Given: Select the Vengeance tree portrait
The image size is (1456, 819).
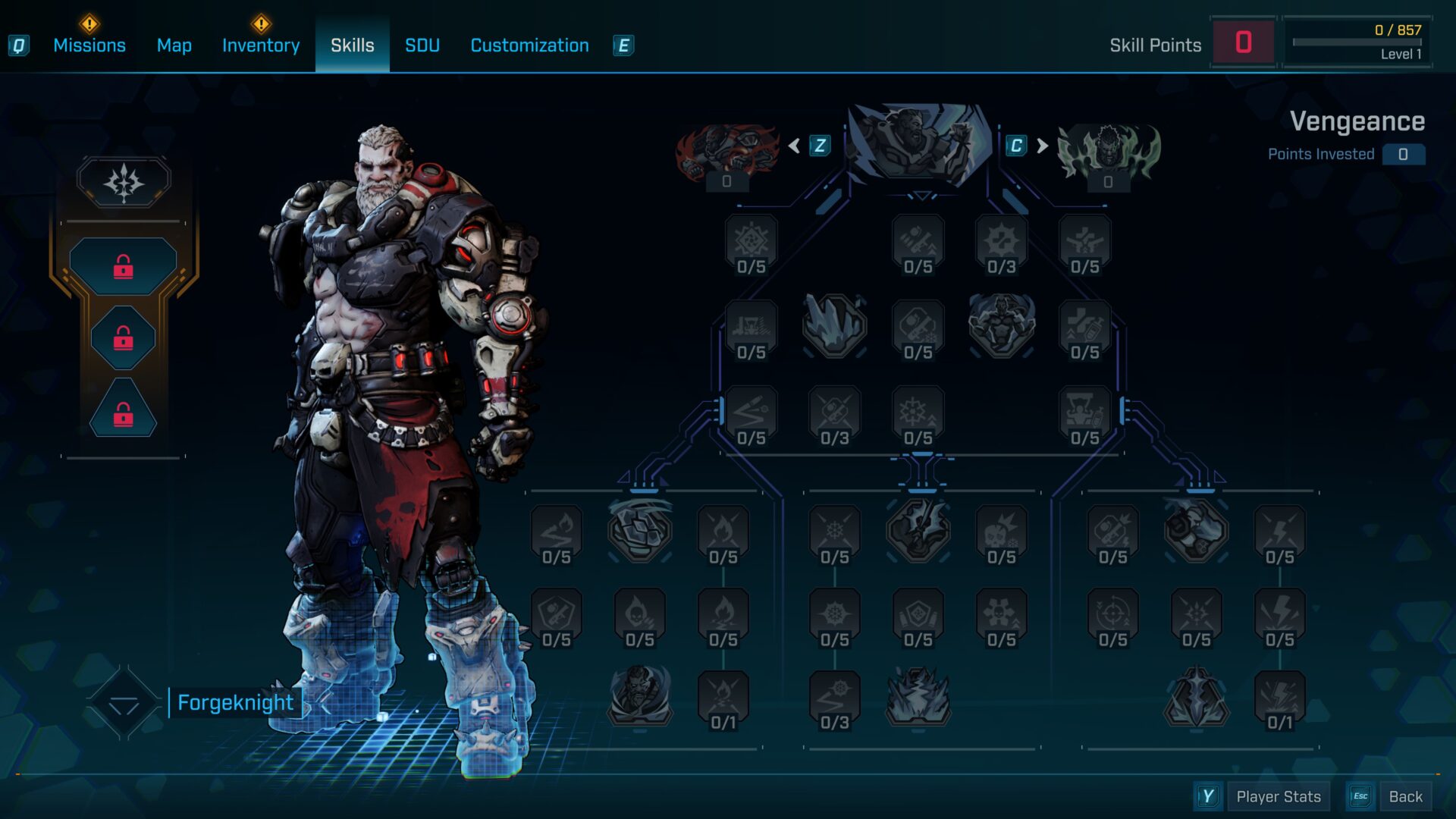Looking at the screenshot, I should (x=919, y=144).
